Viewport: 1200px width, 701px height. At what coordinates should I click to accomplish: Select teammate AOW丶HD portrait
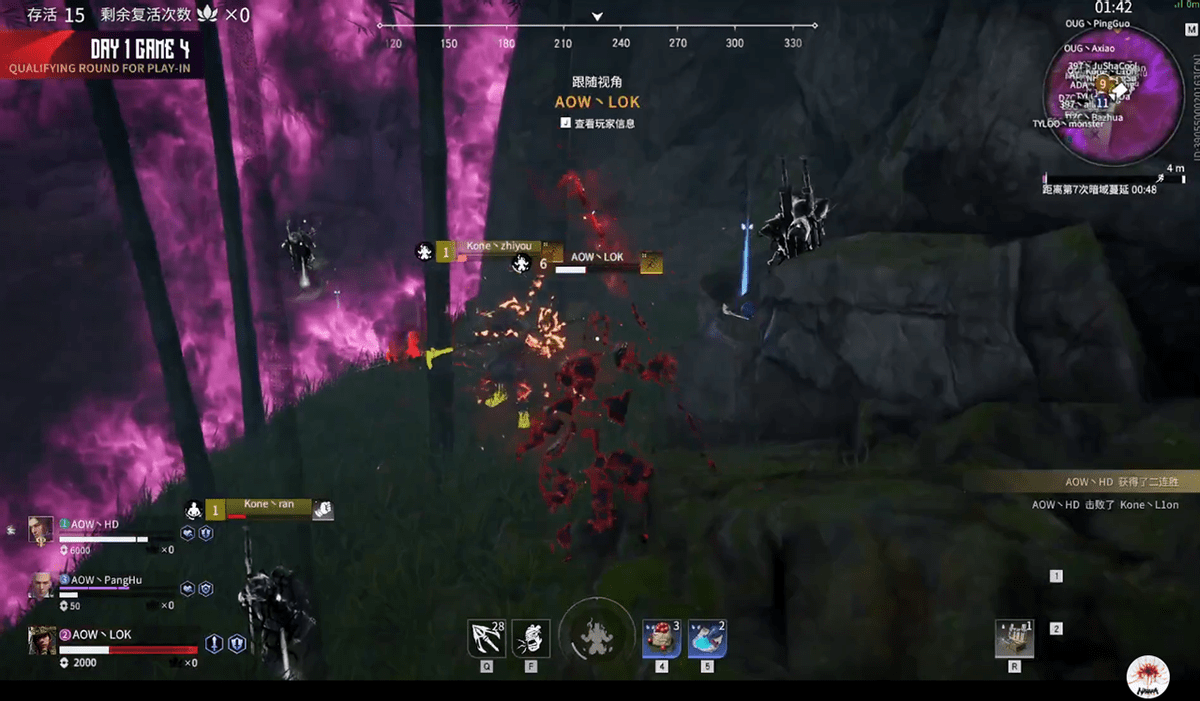point(41,529)
